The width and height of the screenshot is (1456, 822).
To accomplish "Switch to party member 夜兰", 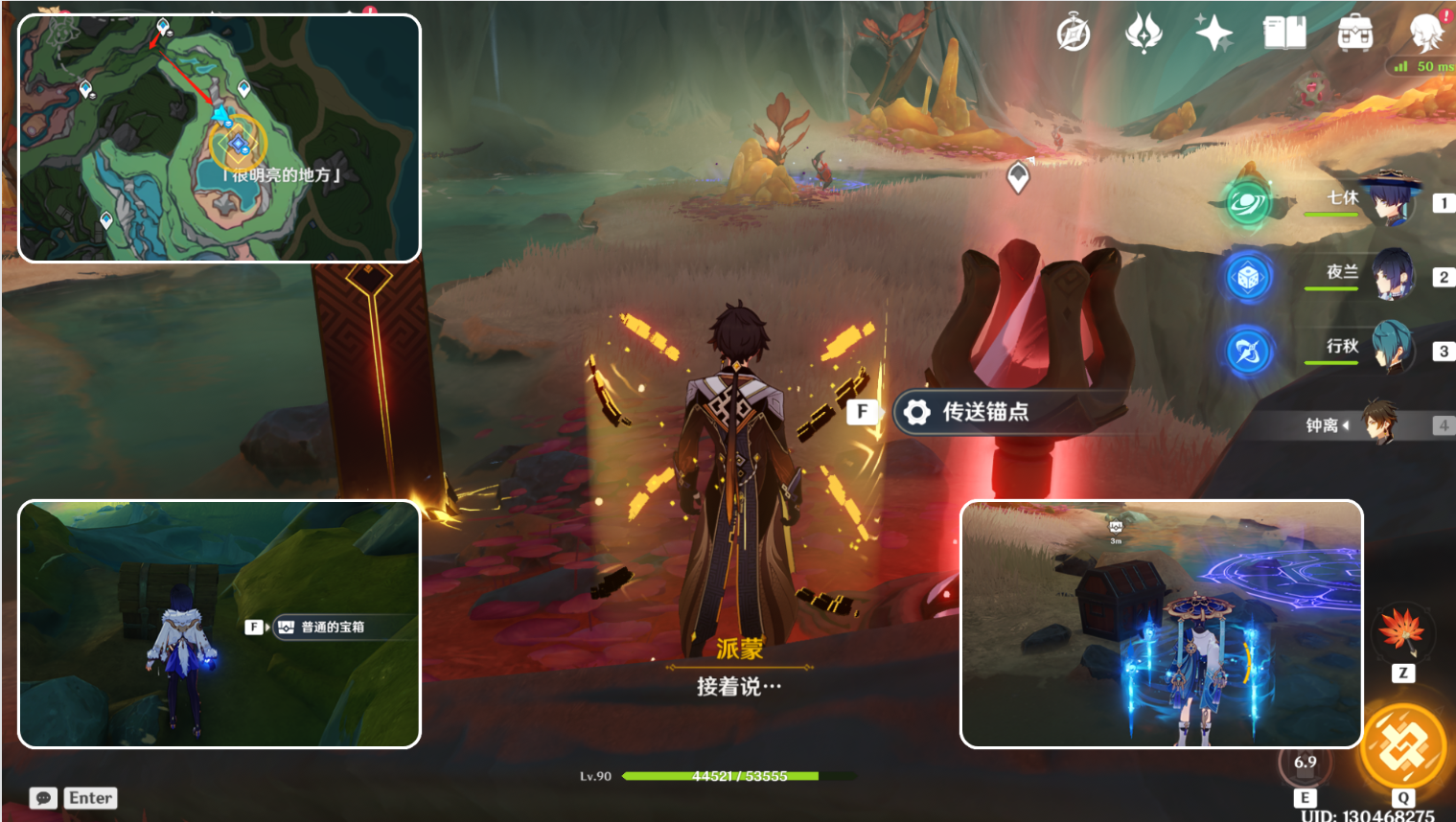I will click(1390, 276).
